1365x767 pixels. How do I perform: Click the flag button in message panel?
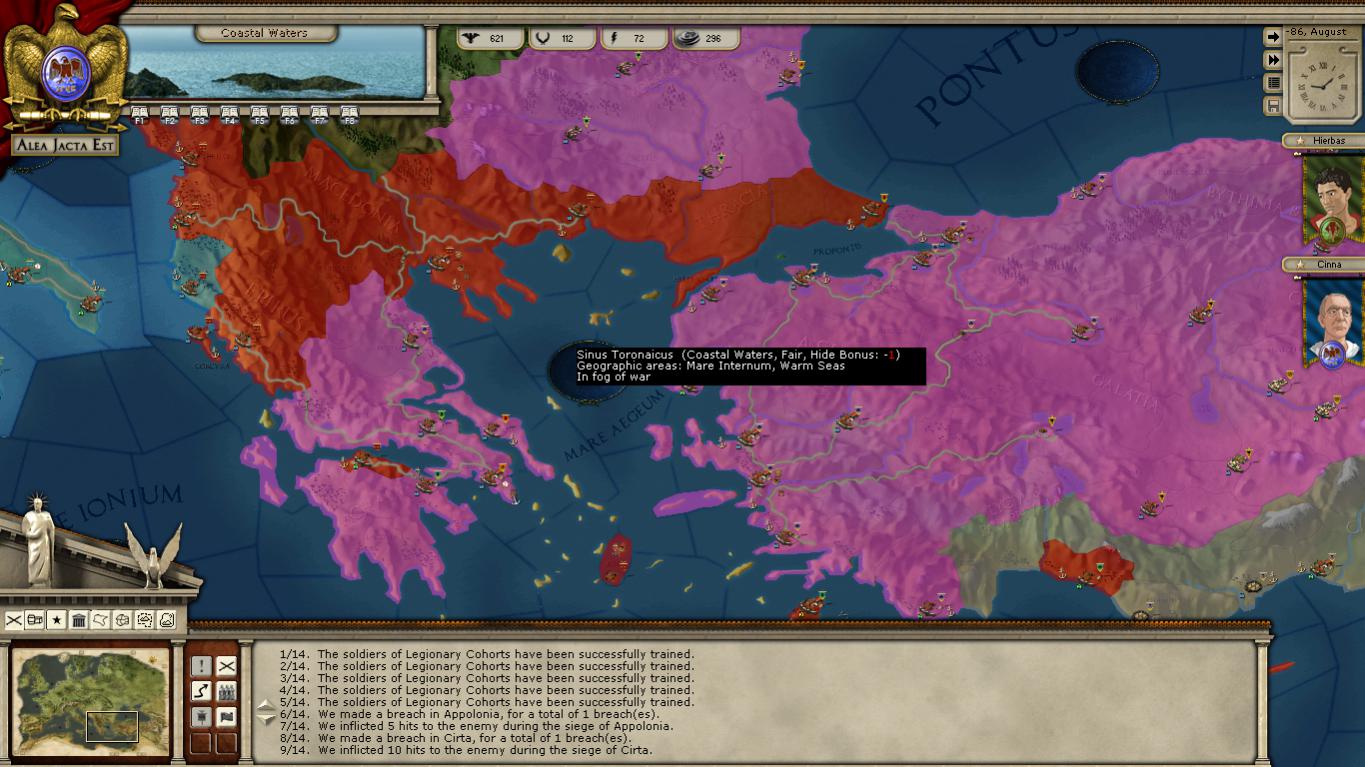tap(227, 717)
